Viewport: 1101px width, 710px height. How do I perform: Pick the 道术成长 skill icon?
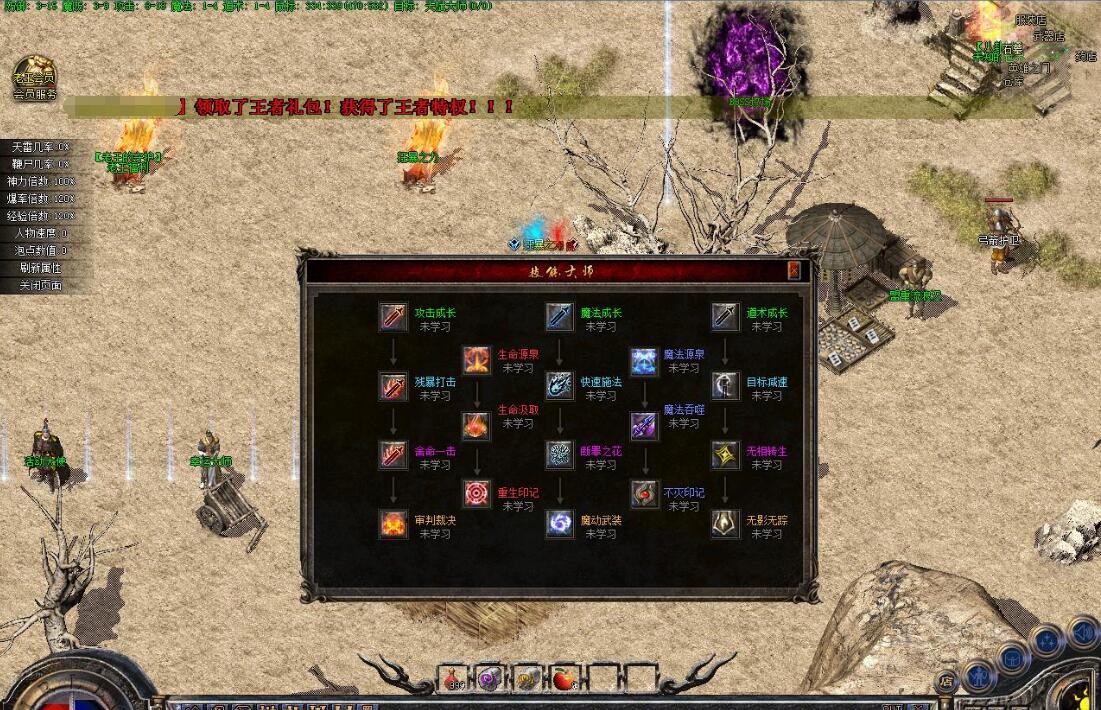pos(725,317)
